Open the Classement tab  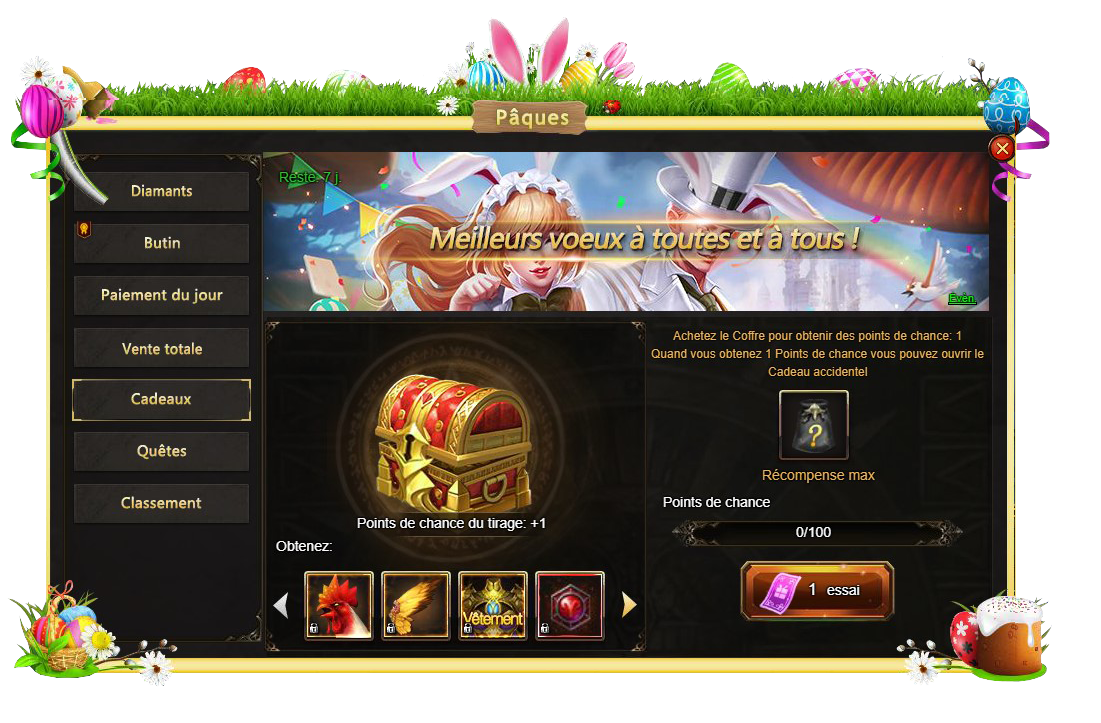(x=161, y=503)
